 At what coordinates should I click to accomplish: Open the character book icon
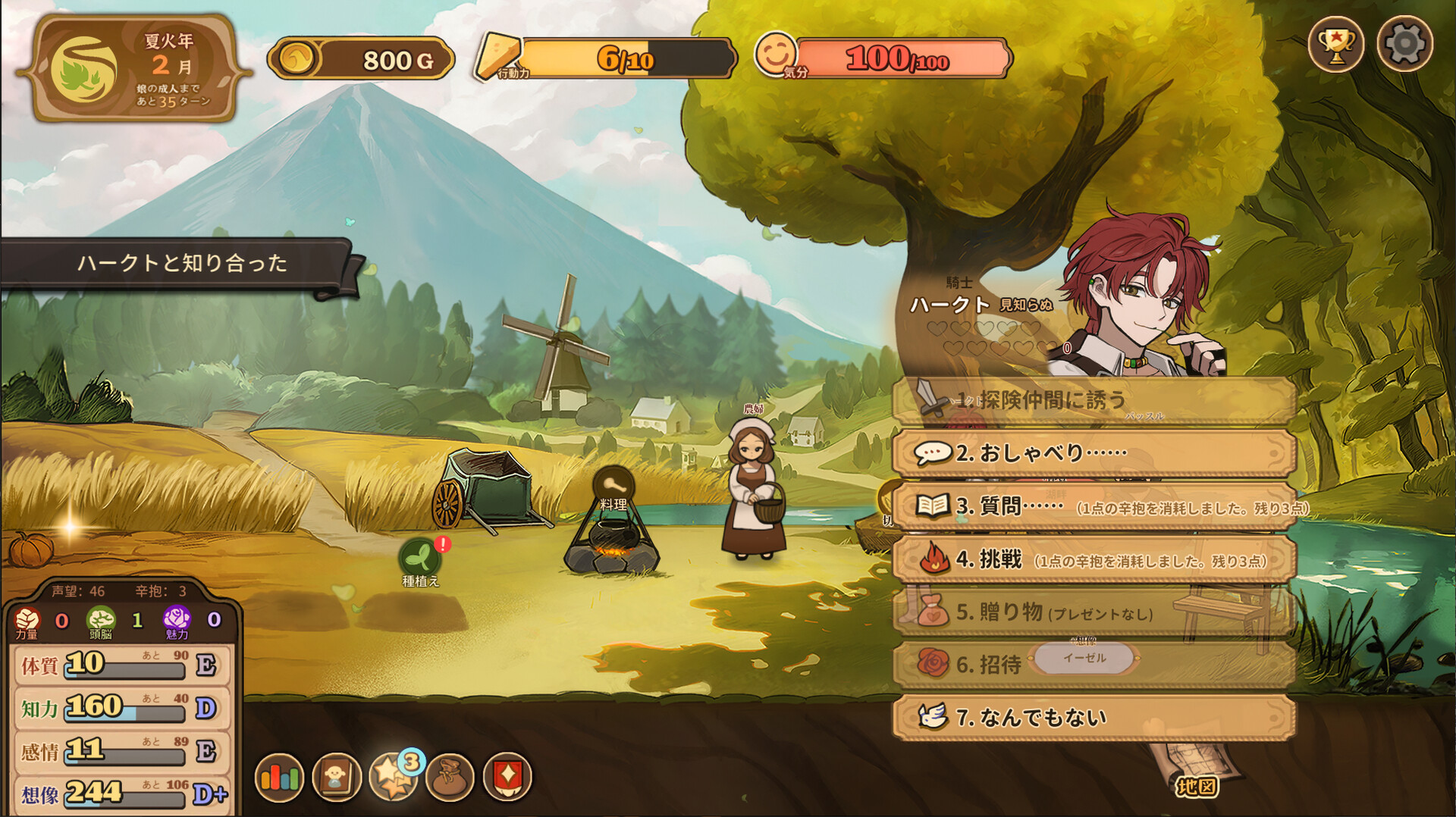point(336,777)
